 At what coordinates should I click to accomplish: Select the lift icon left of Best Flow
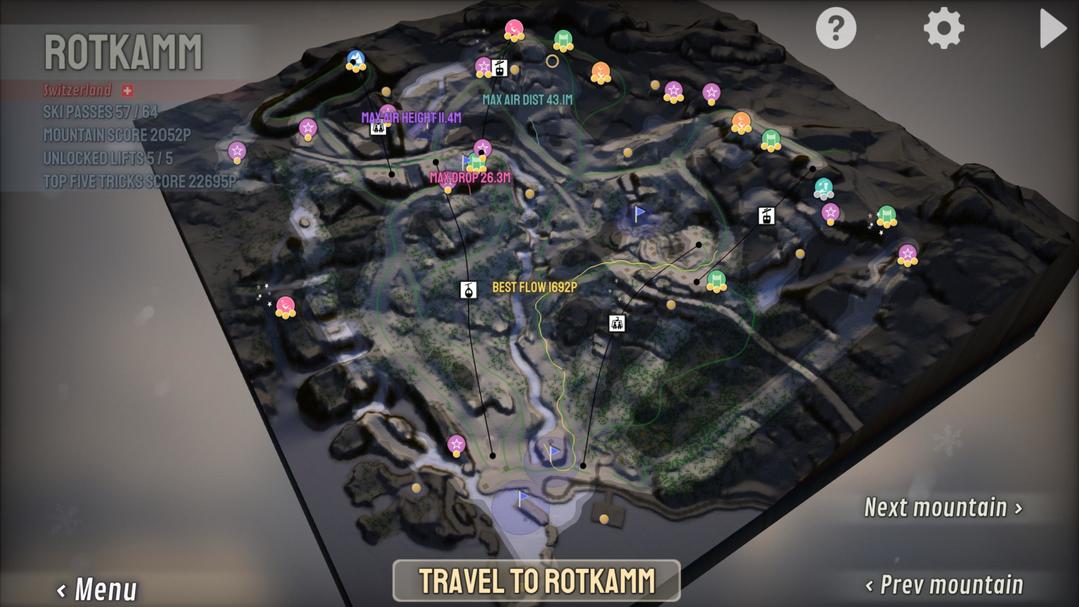[468, 290]
